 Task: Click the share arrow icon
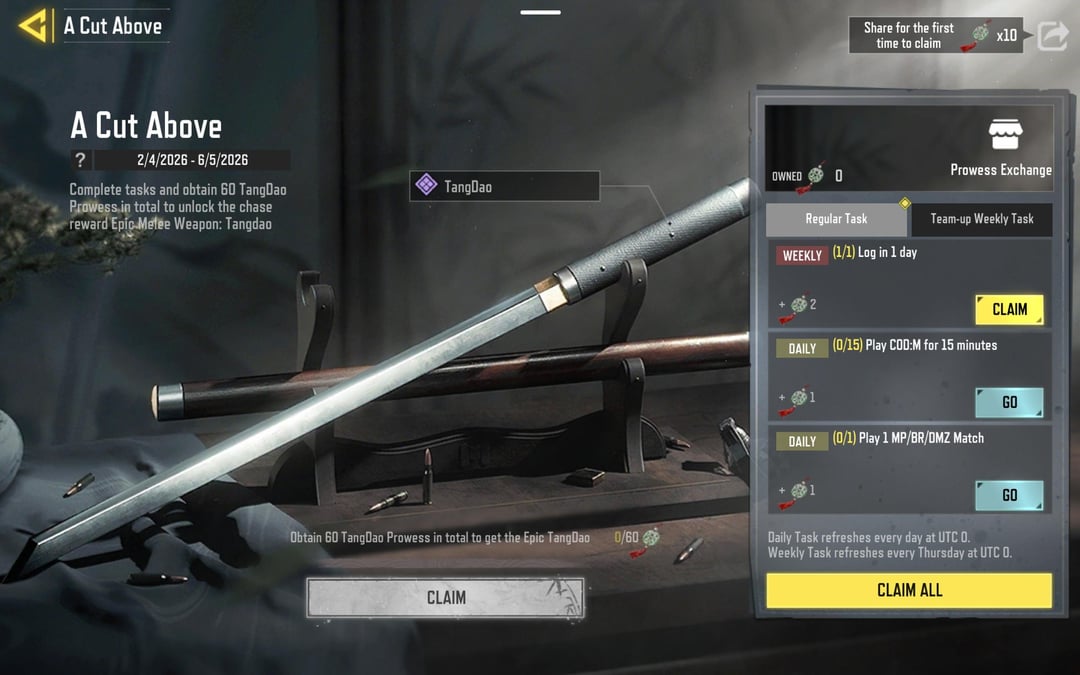pyautogui.click(x=1053, y=36)
